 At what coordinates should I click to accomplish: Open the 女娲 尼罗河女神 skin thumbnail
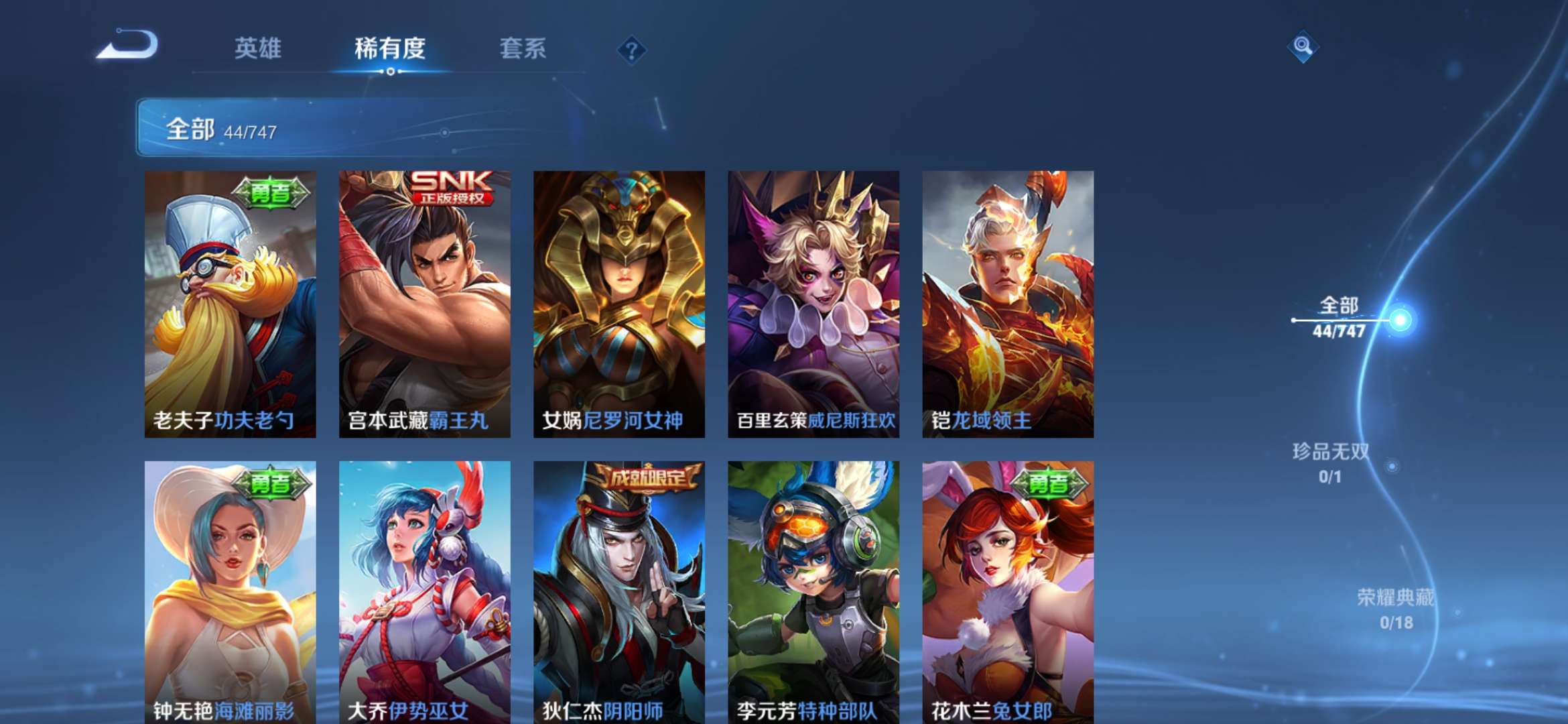click(x=620, y=302)
